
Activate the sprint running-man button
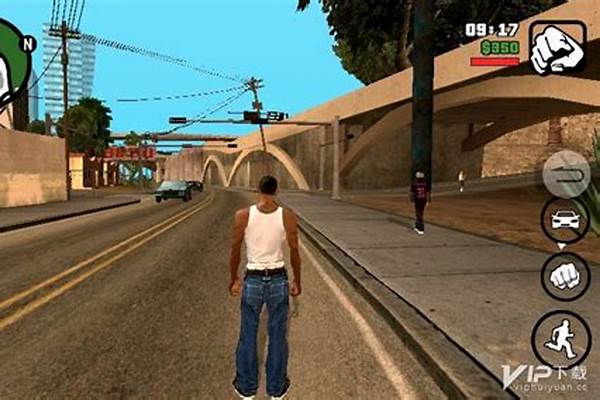coord(561,340)
